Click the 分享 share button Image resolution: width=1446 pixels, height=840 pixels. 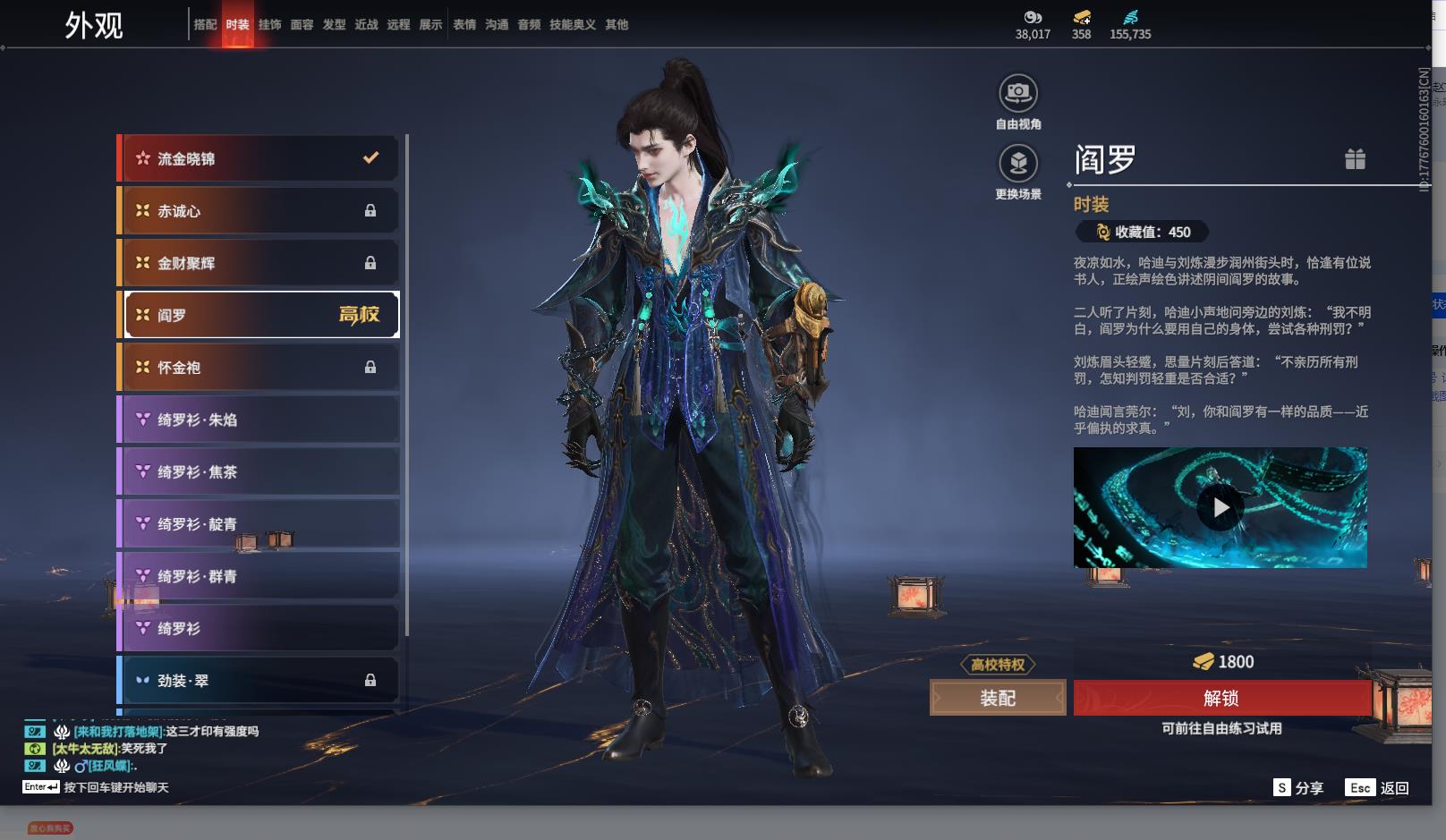click(1298, 787)
